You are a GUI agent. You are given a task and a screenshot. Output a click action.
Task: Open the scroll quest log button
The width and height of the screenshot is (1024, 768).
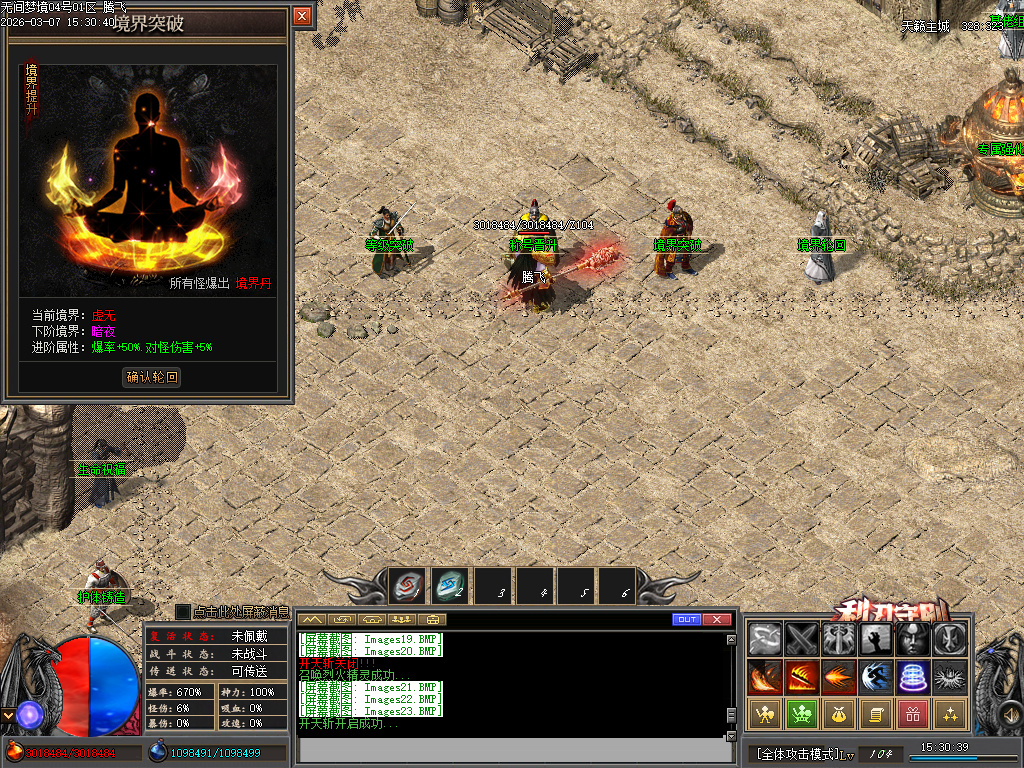876,714
